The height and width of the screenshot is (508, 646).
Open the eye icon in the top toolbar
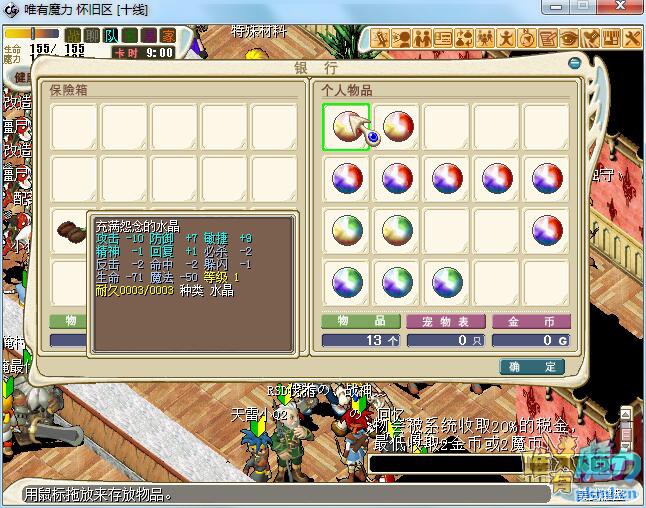tap(569, 39)
